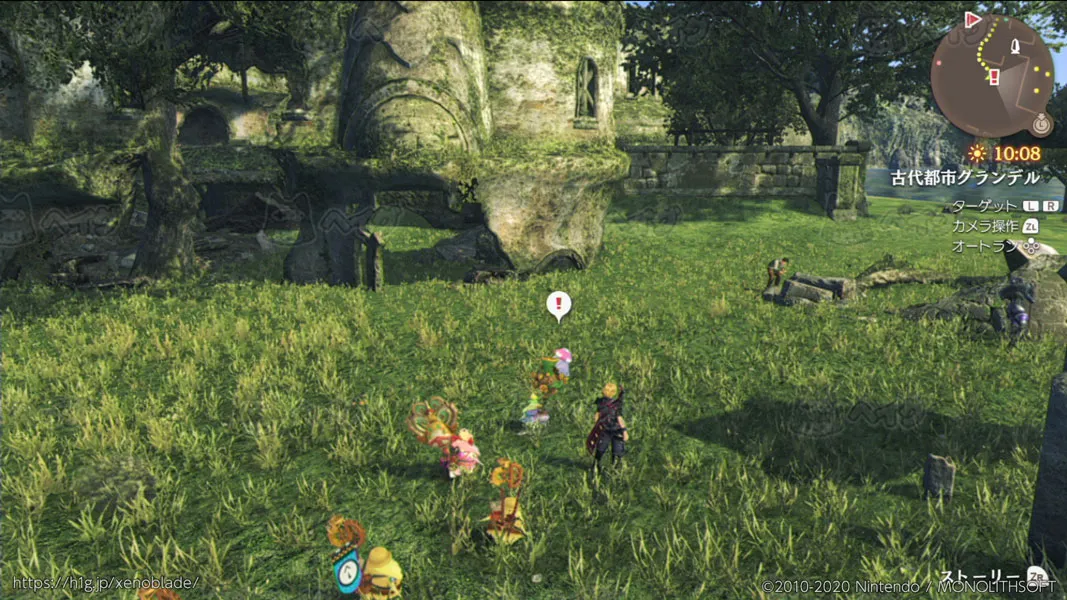This screenshot has width=1067, height=600.
Task: Click the red exclamation marker on minimap
Action: click(x=995, y=77)
